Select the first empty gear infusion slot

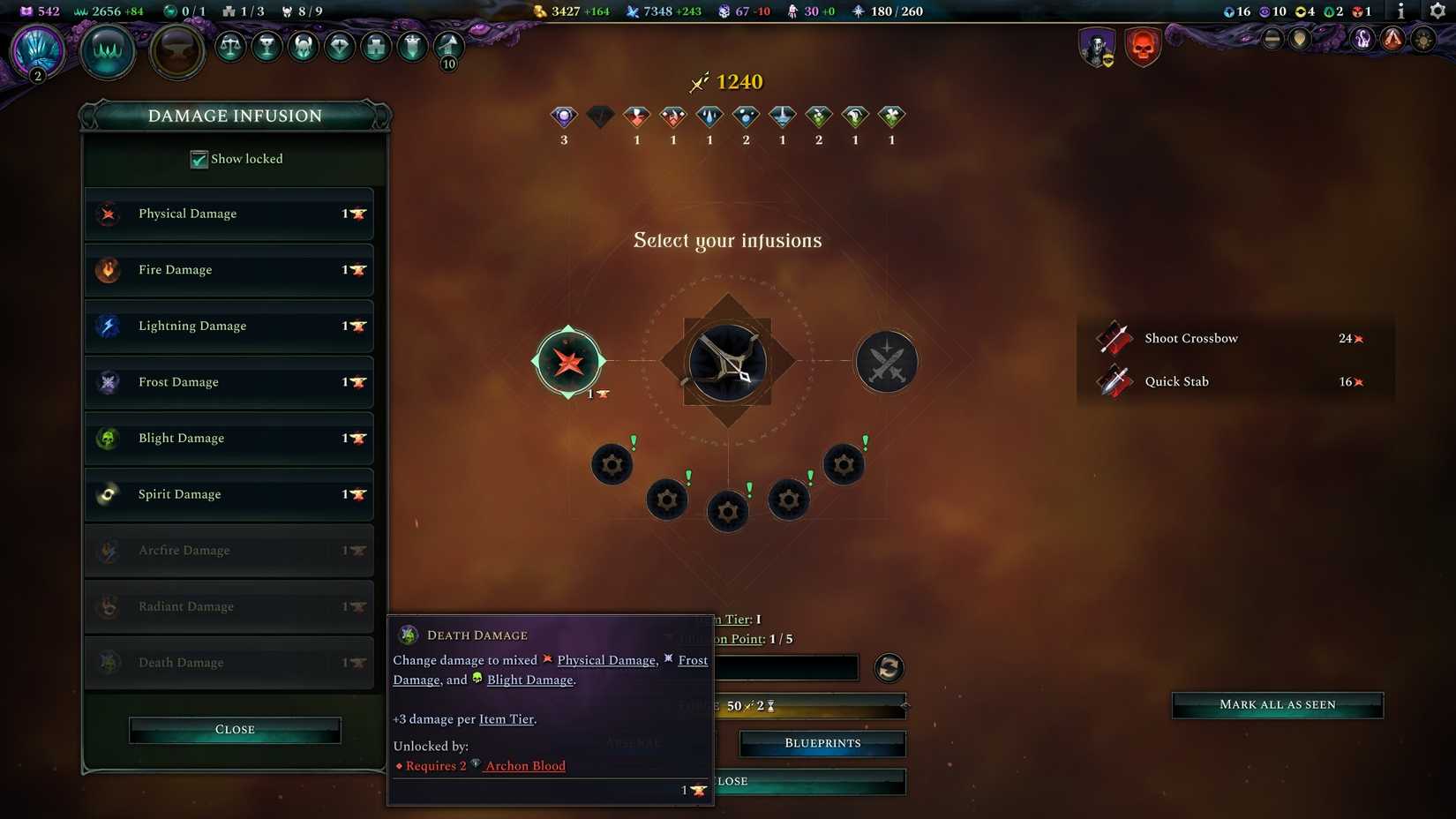coord(612,464)
